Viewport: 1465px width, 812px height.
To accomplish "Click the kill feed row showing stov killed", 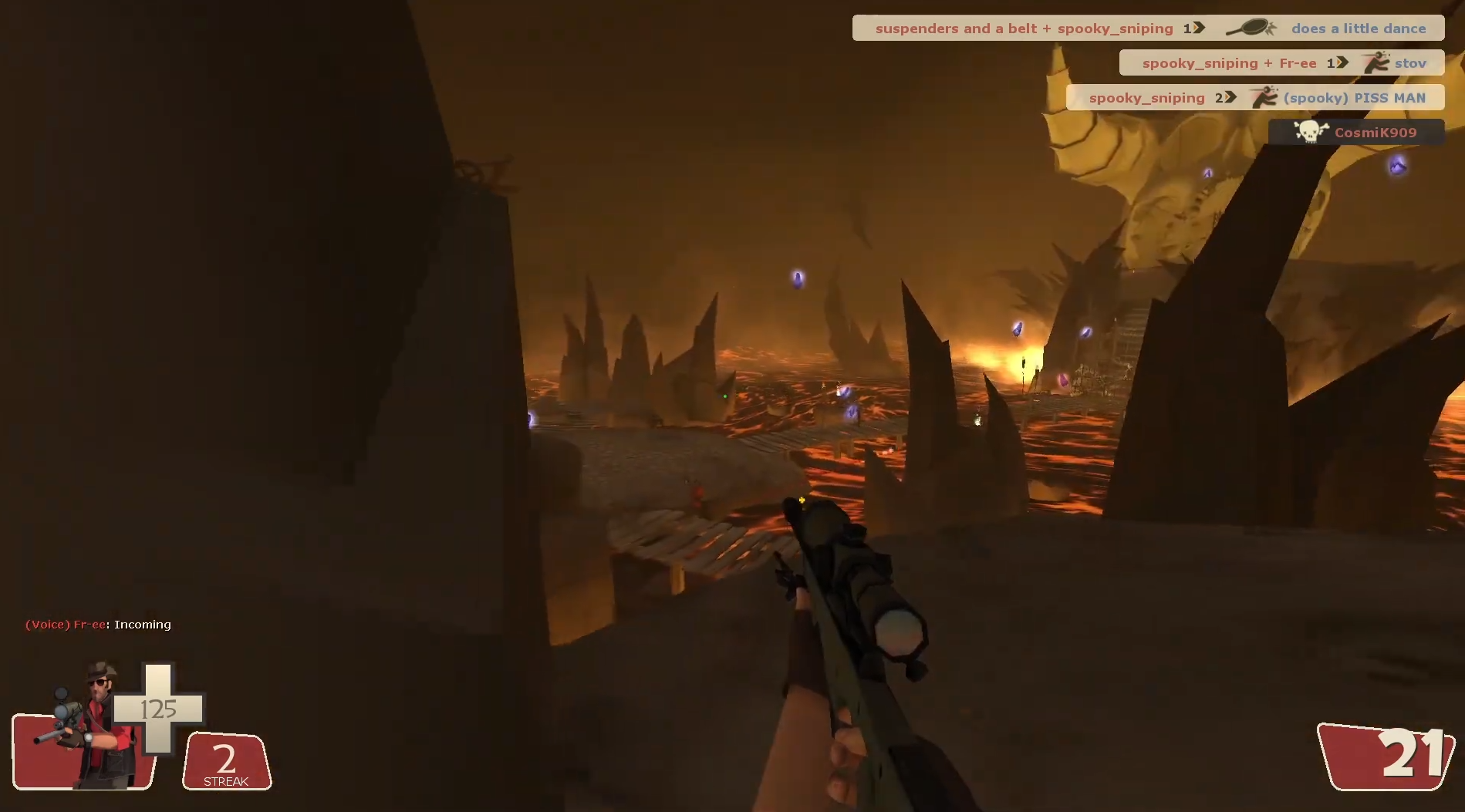I will coord(1281,63).
